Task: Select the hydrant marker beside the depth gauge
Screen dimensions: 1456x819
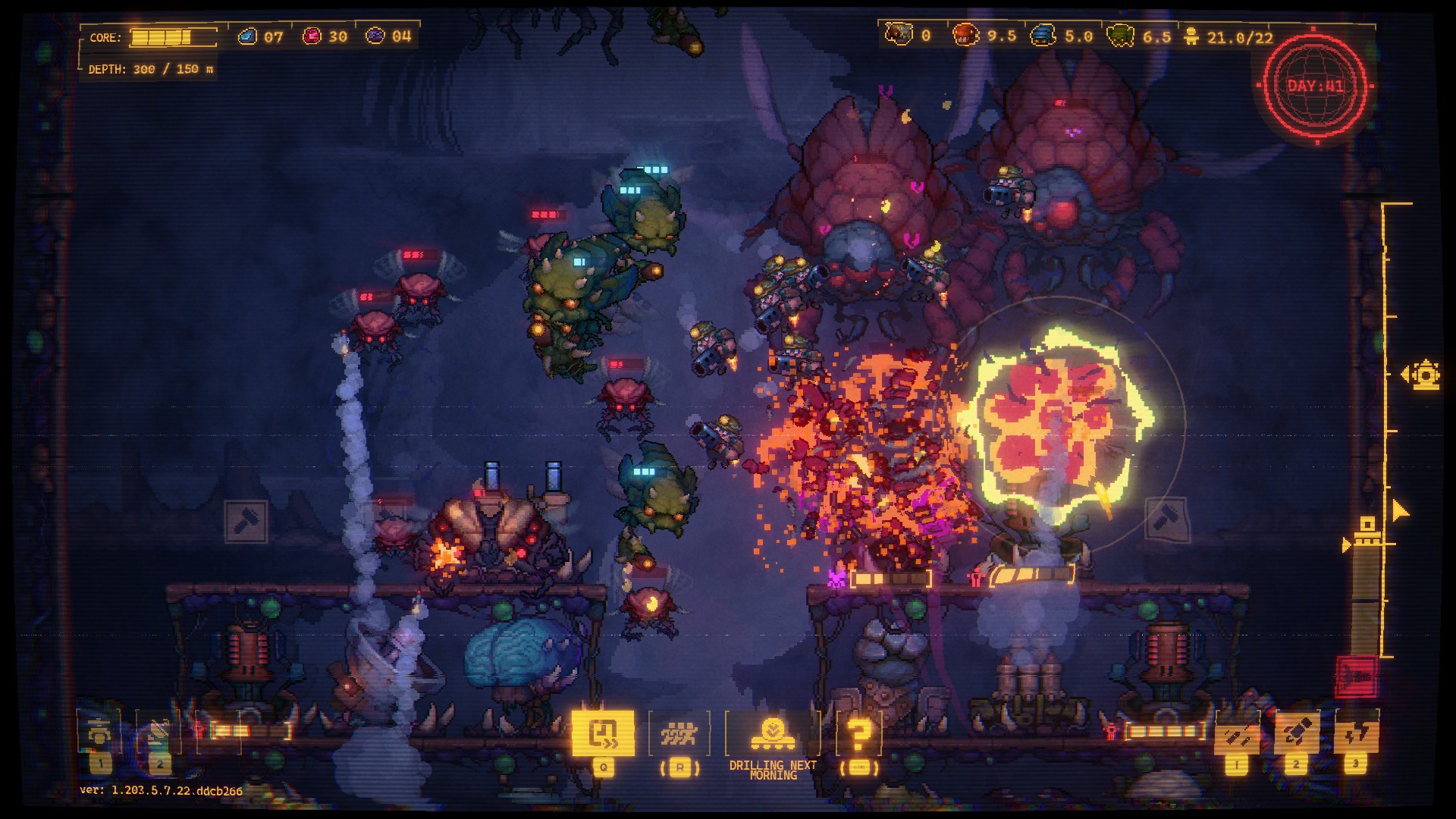Action: (1424, 375)
